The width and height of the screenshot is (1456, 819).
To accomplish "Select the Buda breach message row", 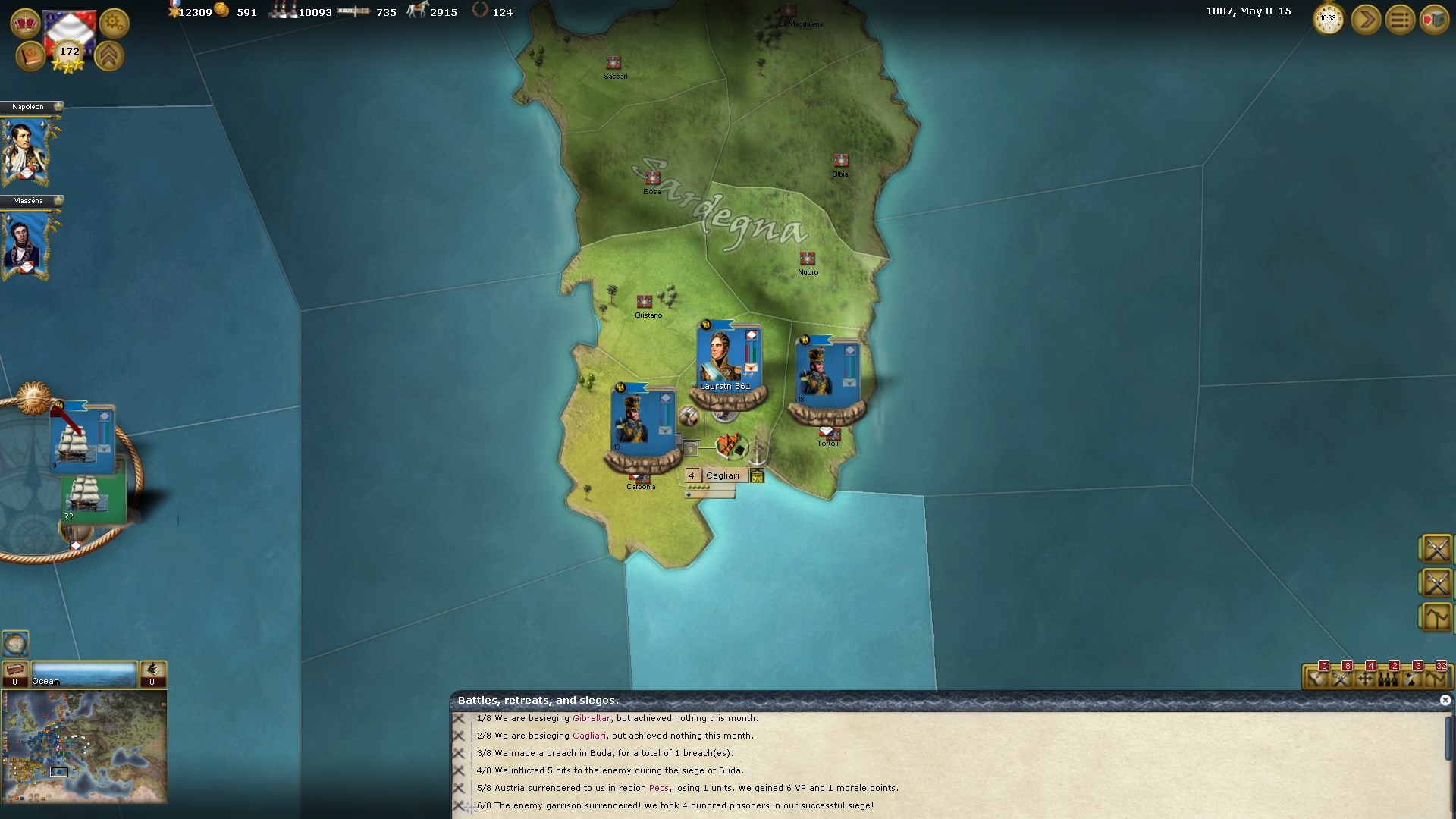I will 613,753.
